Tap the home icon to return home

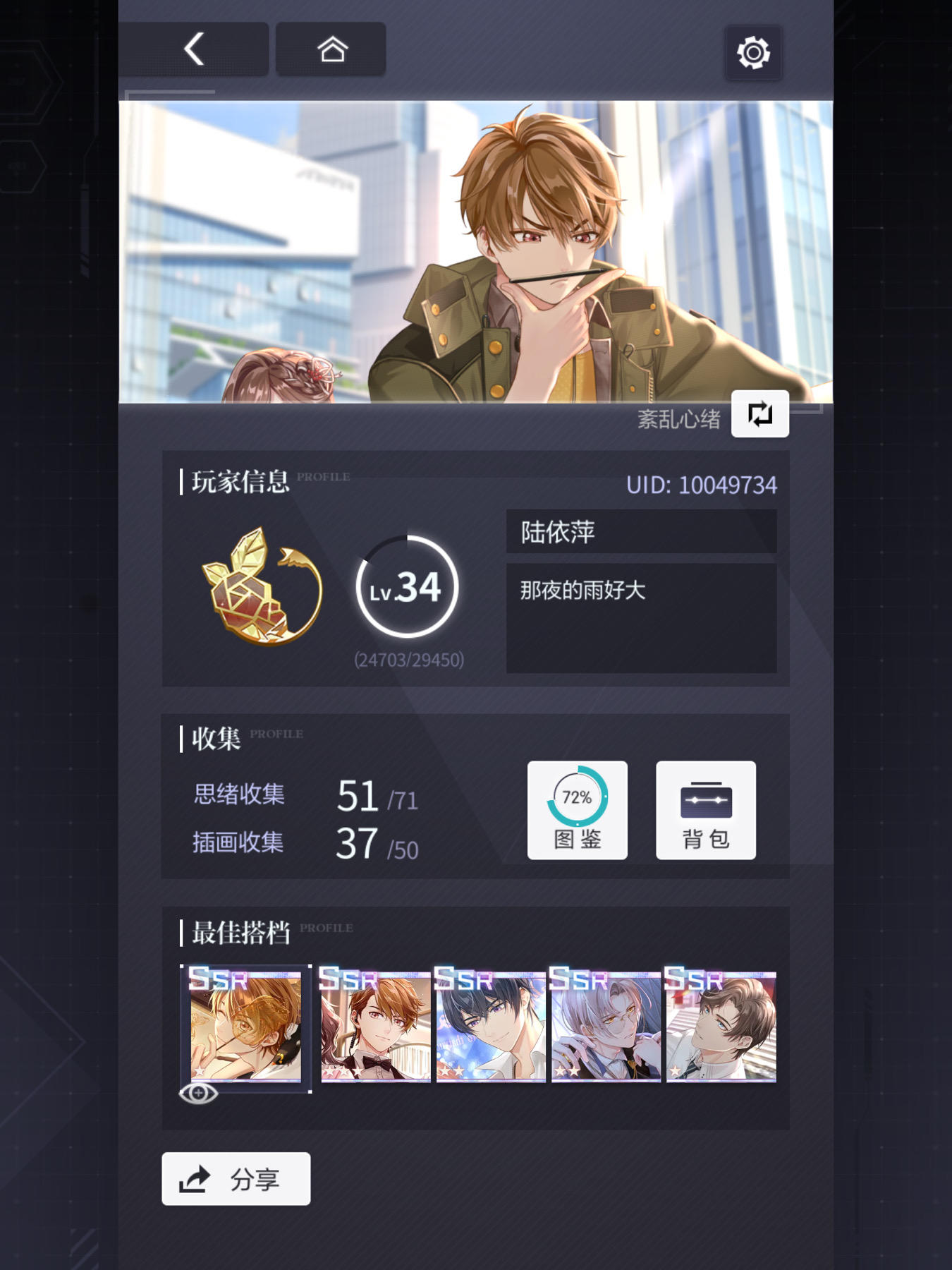[331, 49]
